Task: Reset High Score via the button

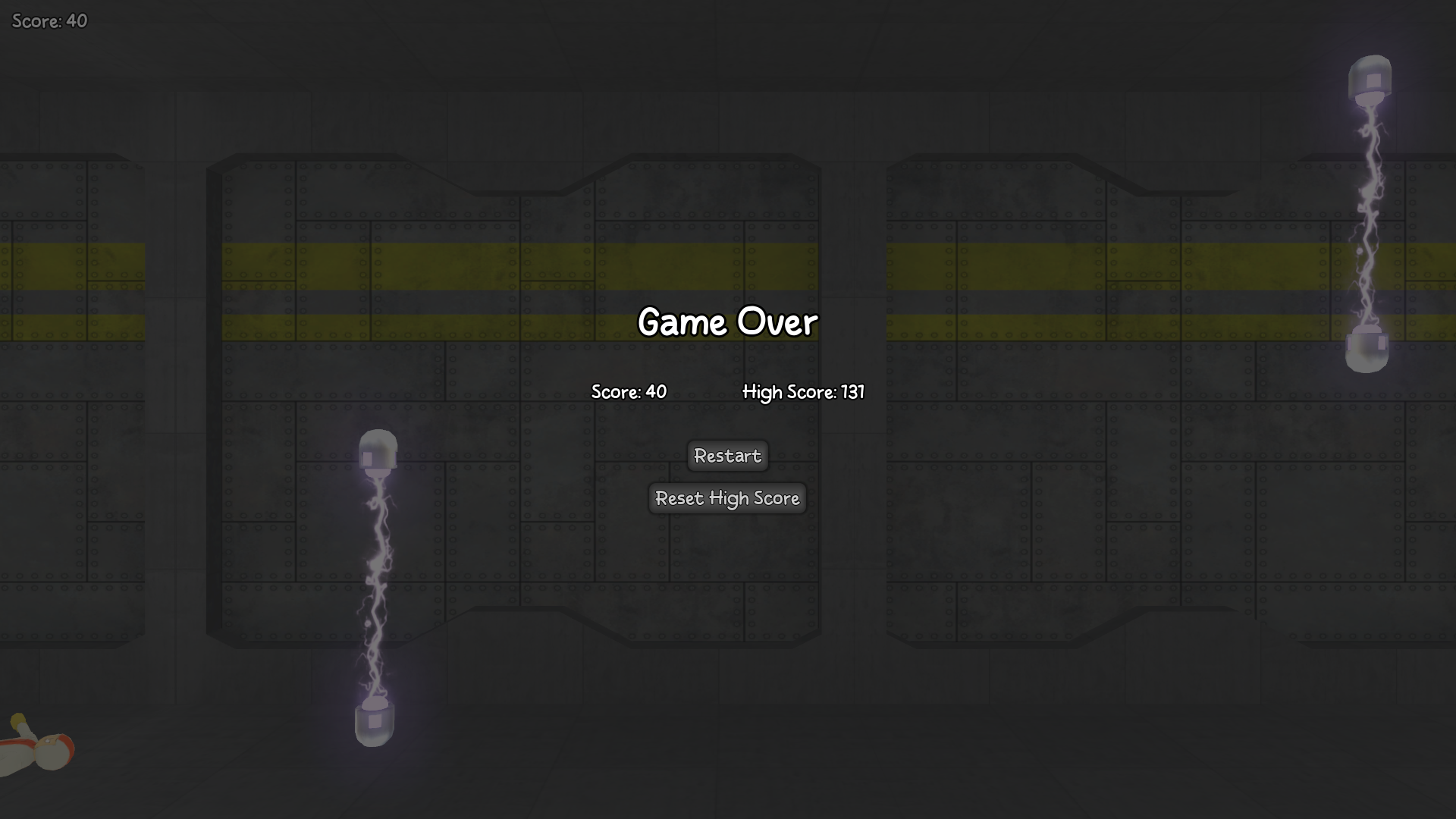Action: click(x=727, y=498)
